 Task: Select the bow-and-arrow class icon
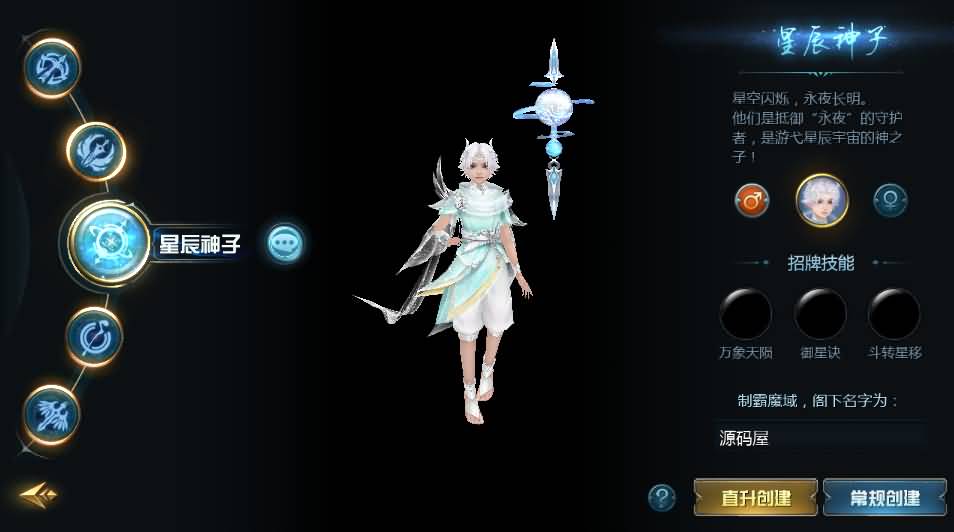pos(51,67)
